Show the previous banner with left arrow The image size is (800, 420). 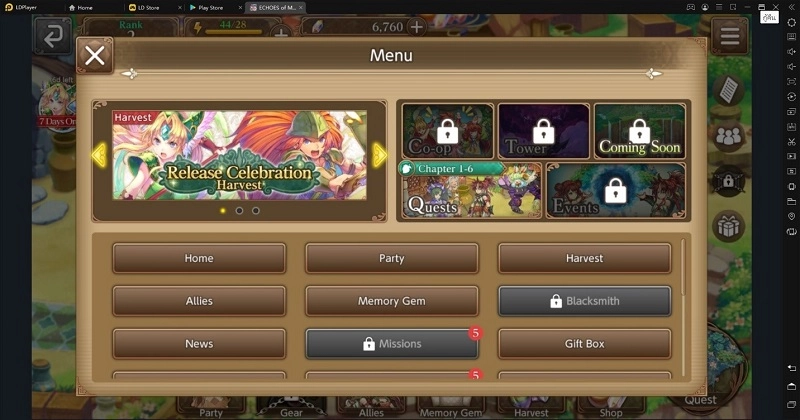click(x=98, y=155)
